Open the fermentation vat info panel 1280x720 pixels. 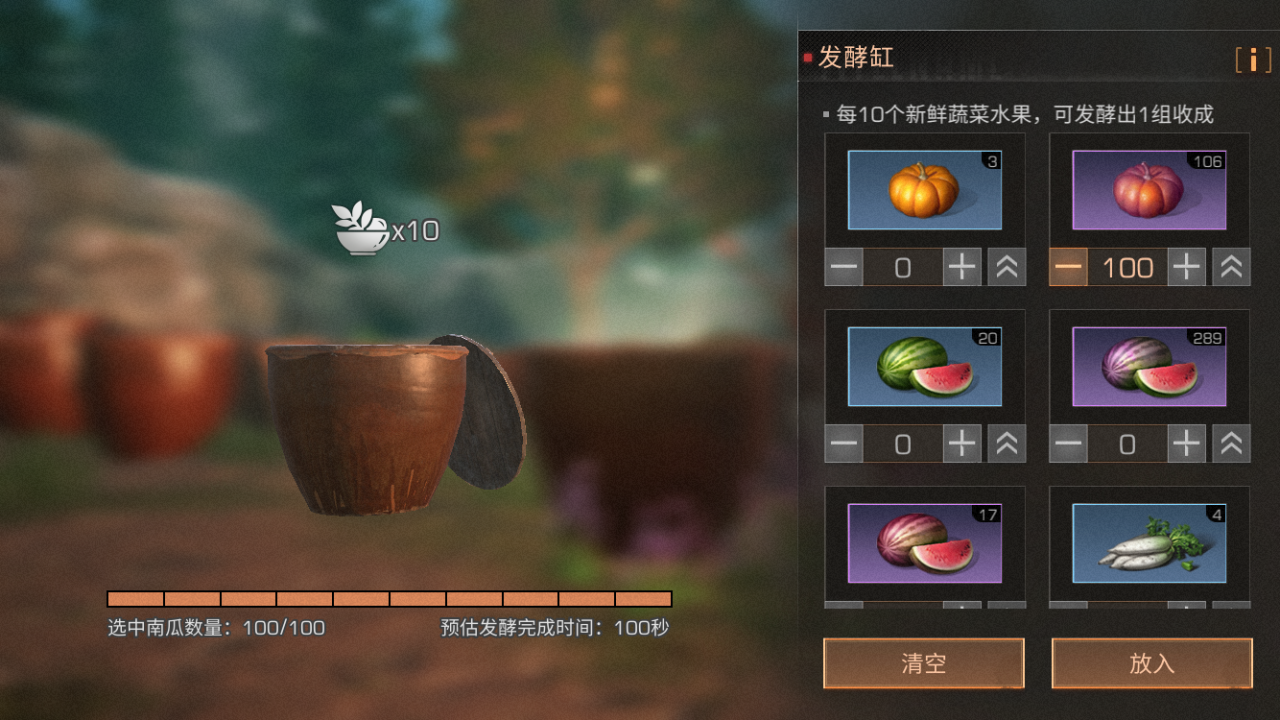1252,60
